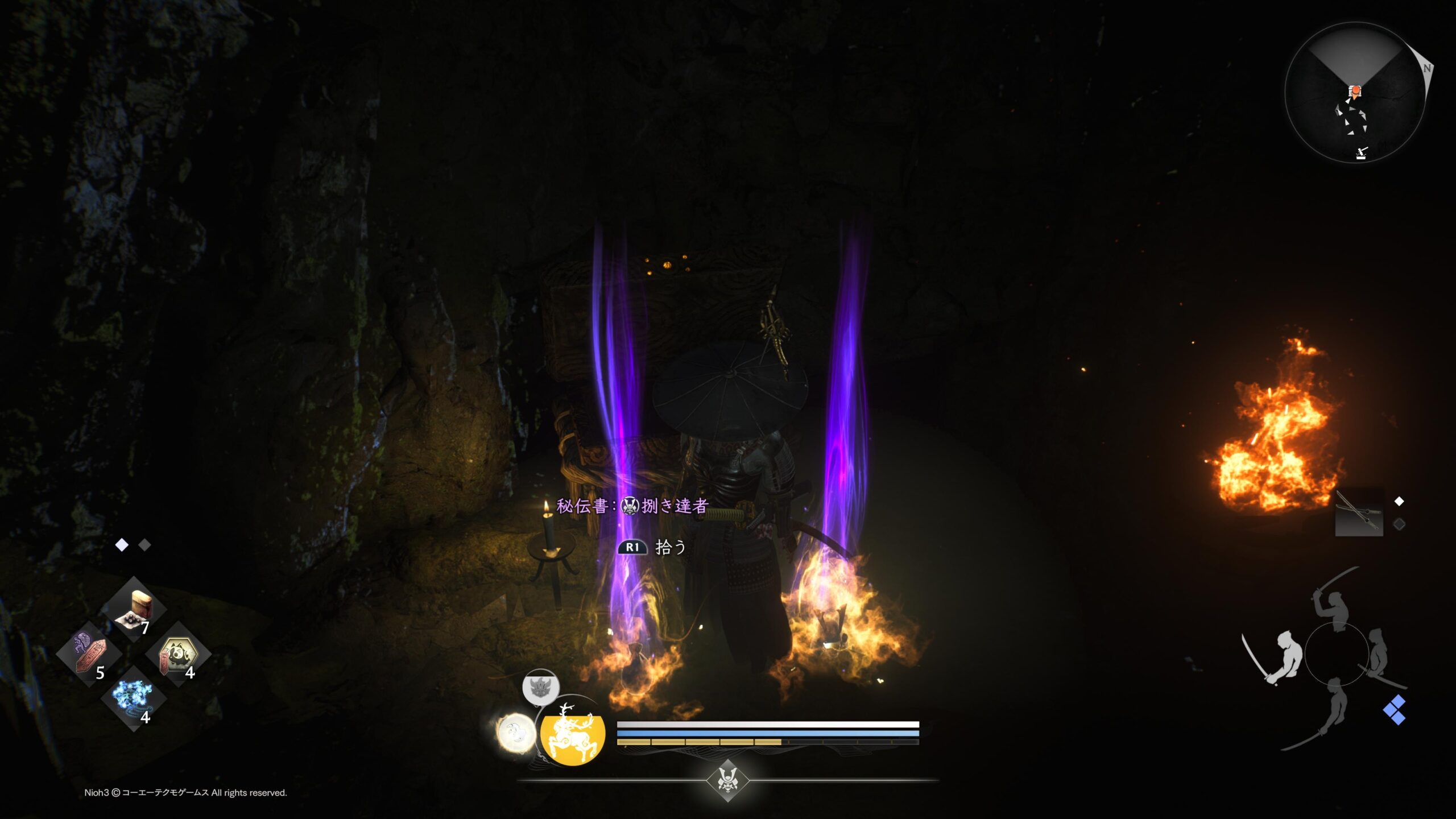1456x819 pixels.
Task: Click the 秘伝書 捌き達者 item label
Action: click(x=631, y=506)
